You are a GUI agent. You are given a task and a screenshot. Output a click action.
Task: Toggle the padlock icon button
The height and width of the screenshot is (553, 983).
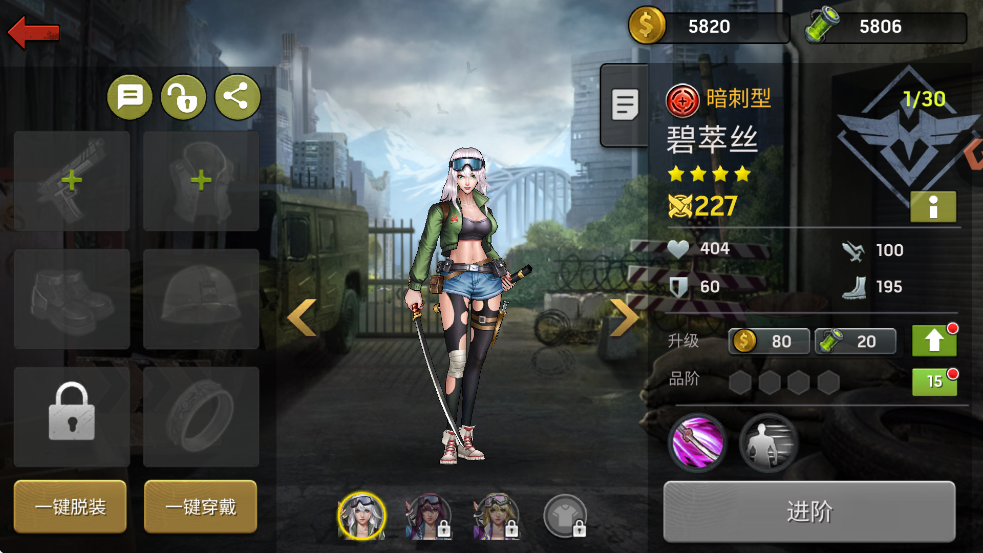(183, 97)
